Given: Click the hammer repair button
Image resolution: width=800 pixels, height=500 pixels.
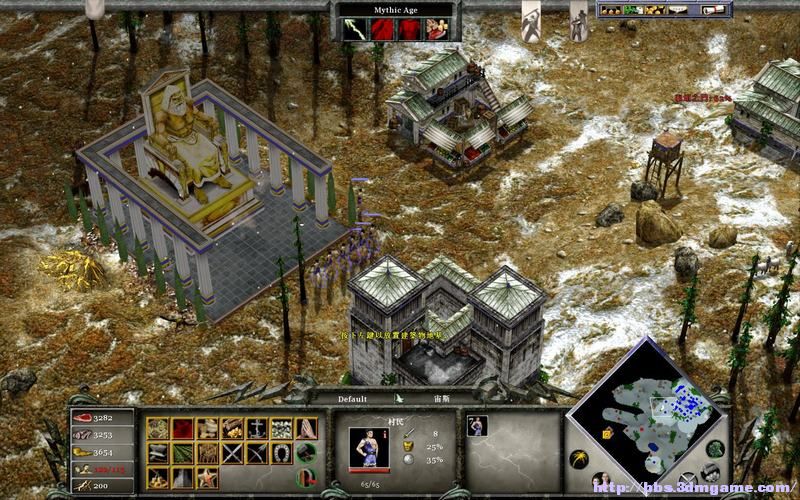Looking at the screenshot, I should click(308, 453).
